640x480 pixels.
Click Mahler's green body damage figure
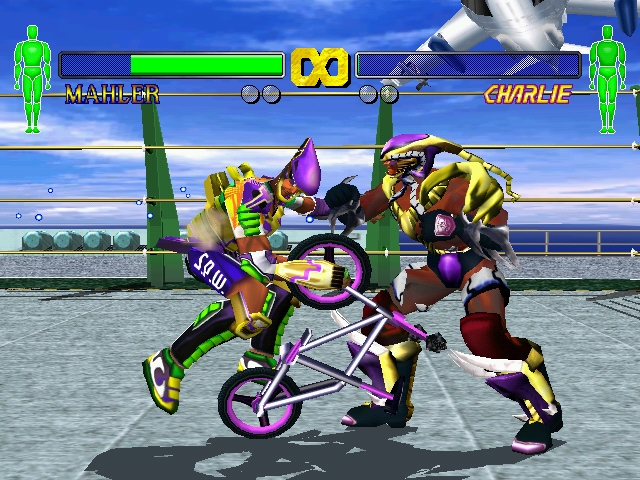[x=32, y=78]
